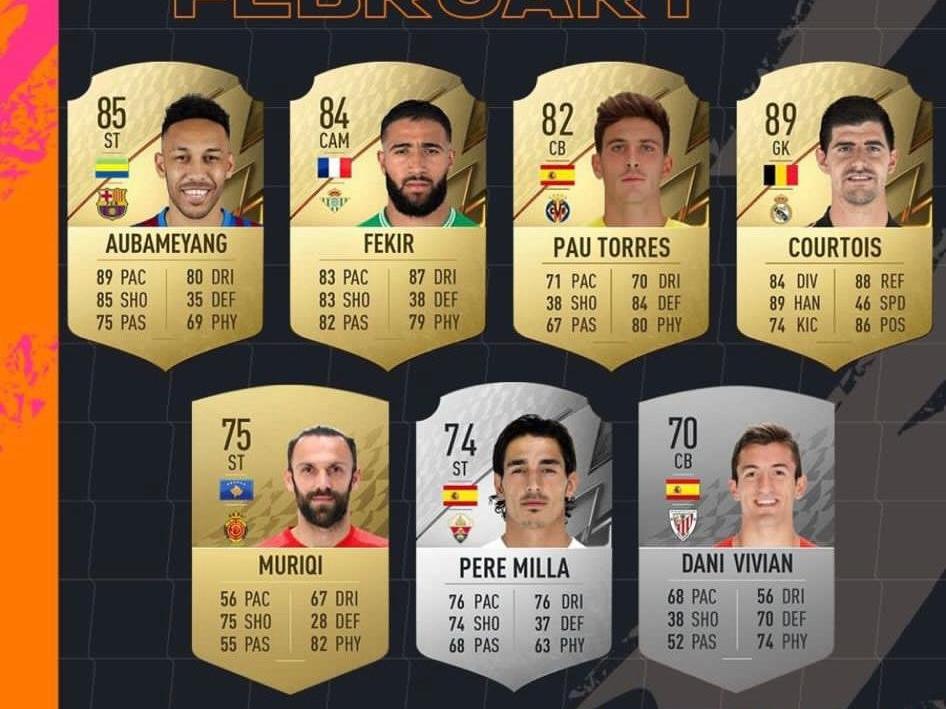Choose the Pere Milla silver card
The width and height of the screenshot is (946, 709).
[513, 540]
